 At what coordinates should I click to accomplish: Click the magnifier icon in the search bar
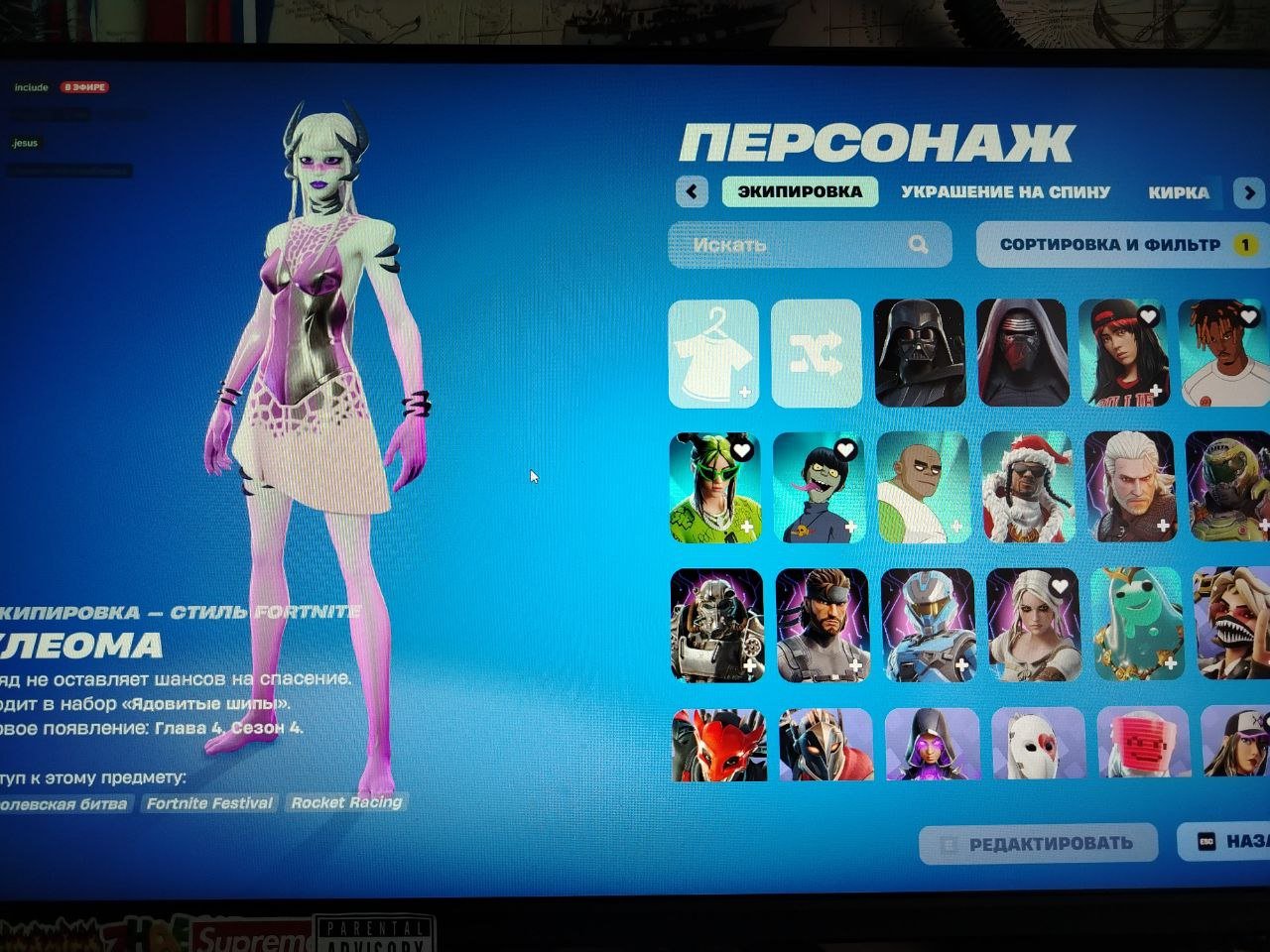(x=918, y=245)
